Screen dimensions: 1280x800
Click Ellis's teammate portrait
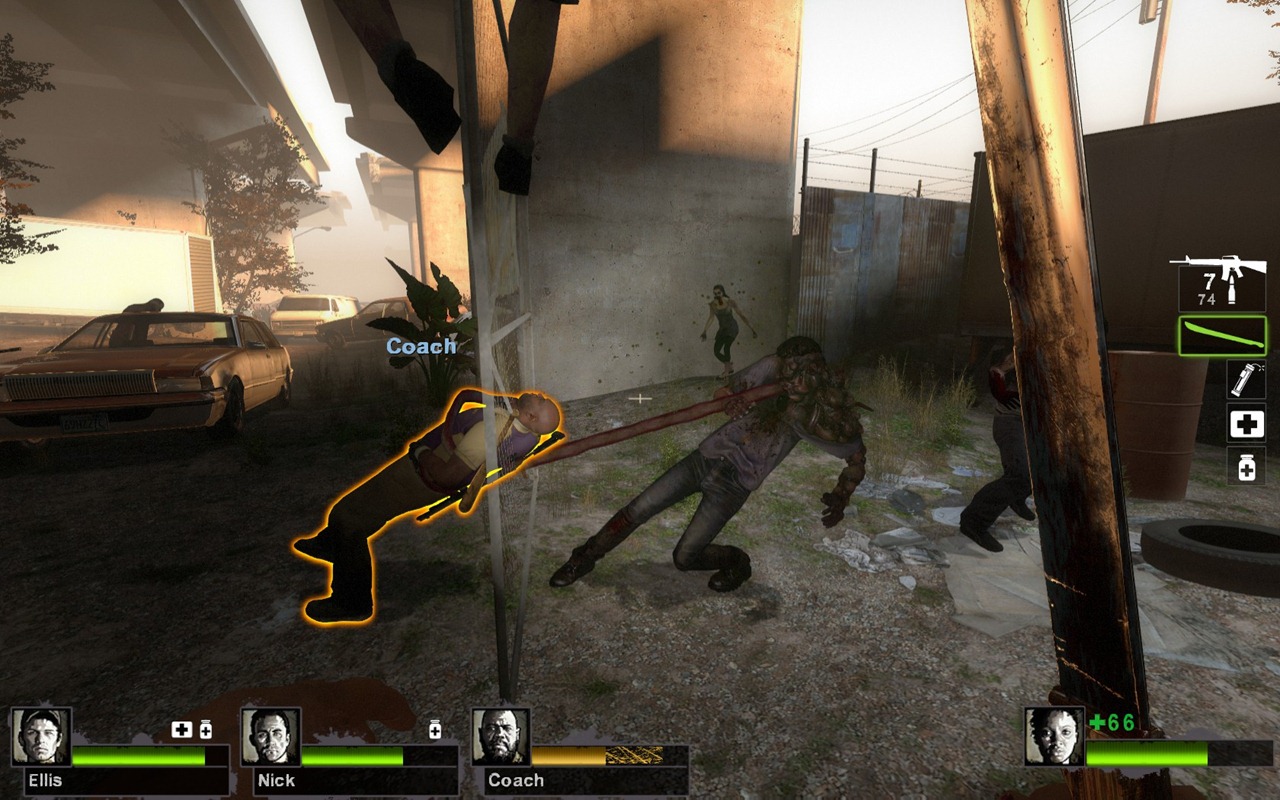[x=41, y=737]
